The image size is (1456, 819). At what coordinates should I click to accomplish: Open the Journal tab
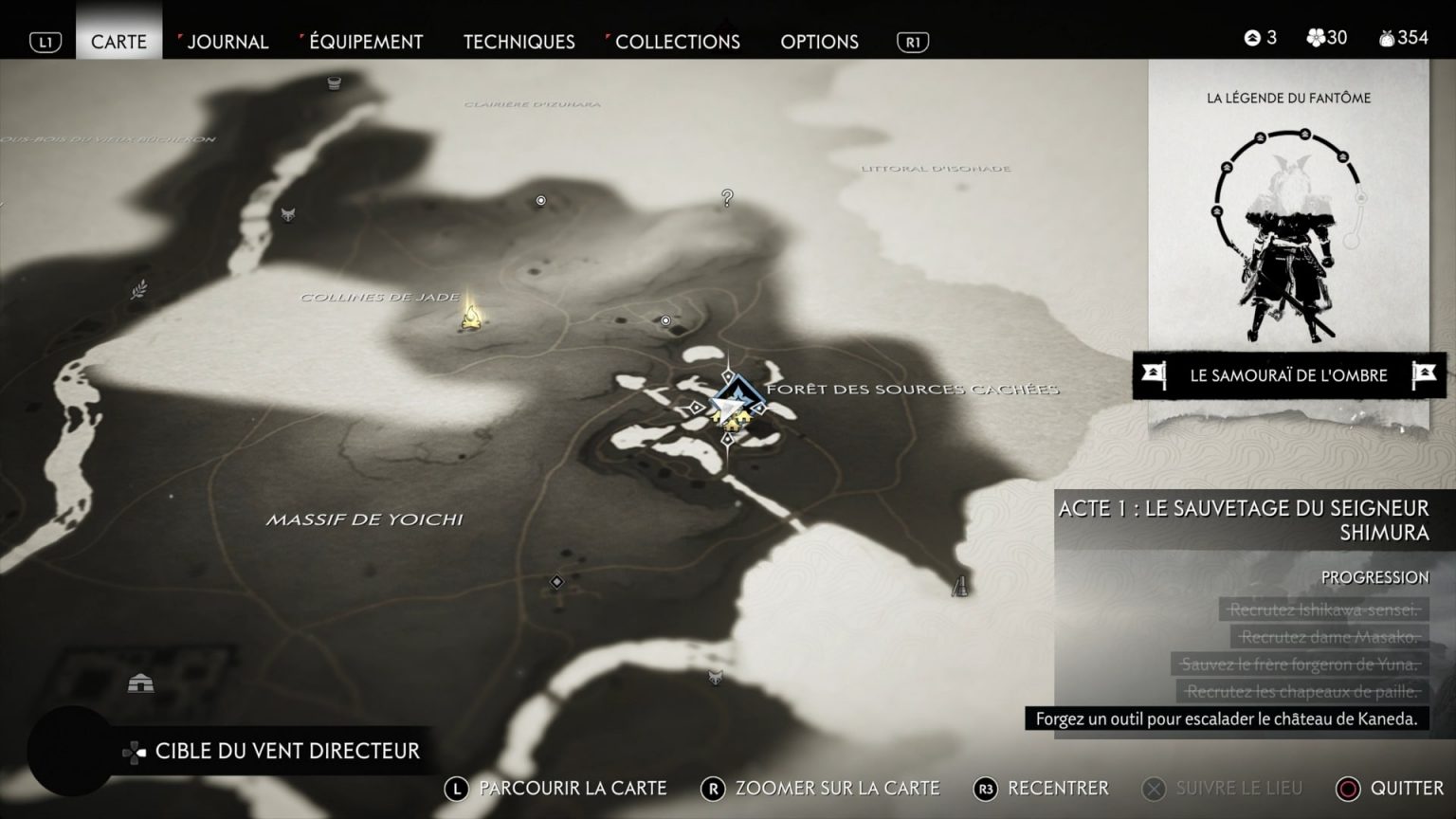click(227, 41)
